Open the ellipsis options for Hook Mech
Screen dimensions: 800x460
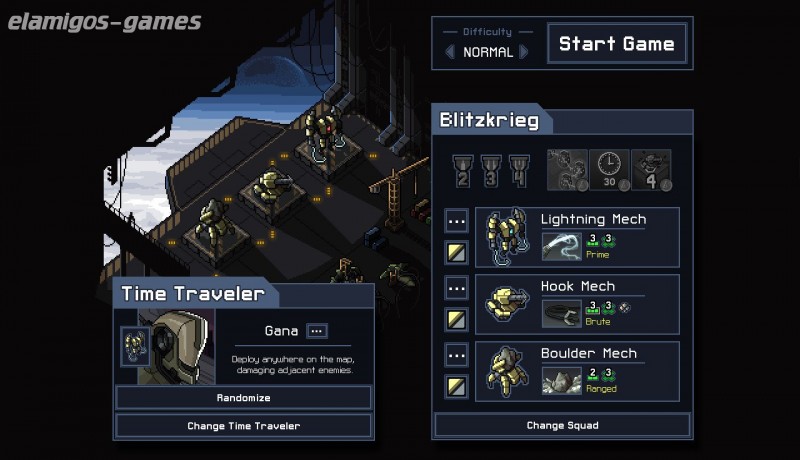point(456,288)
